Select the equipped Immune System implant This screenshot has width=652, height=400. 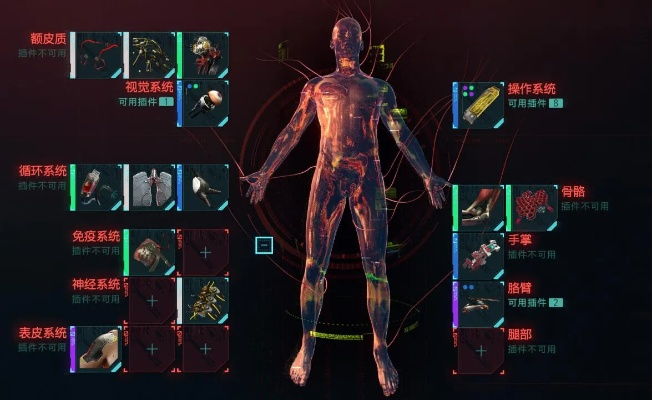151,252
